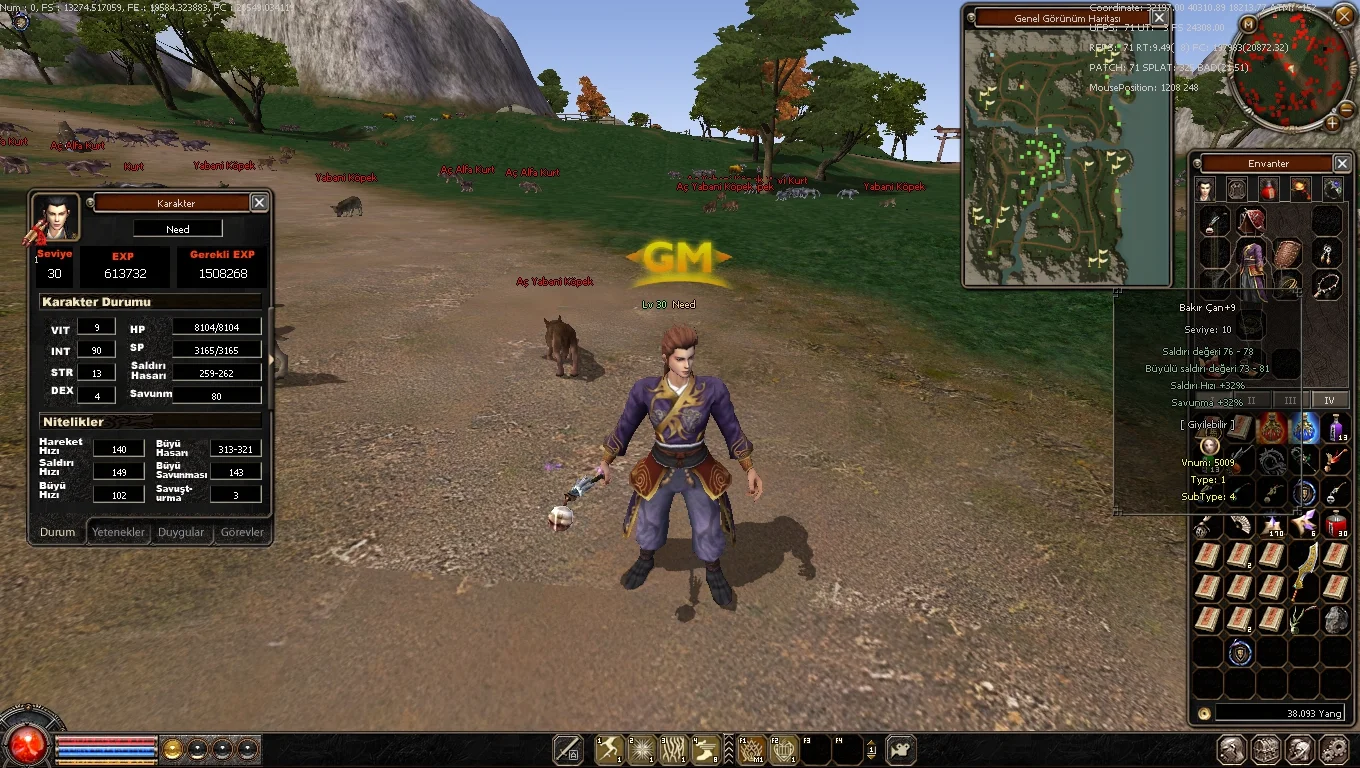Image resolution: width=1360 pixels, height=768 pixels.
Task: Click the camera icon on the hotbar
Action: pos(901,749)
